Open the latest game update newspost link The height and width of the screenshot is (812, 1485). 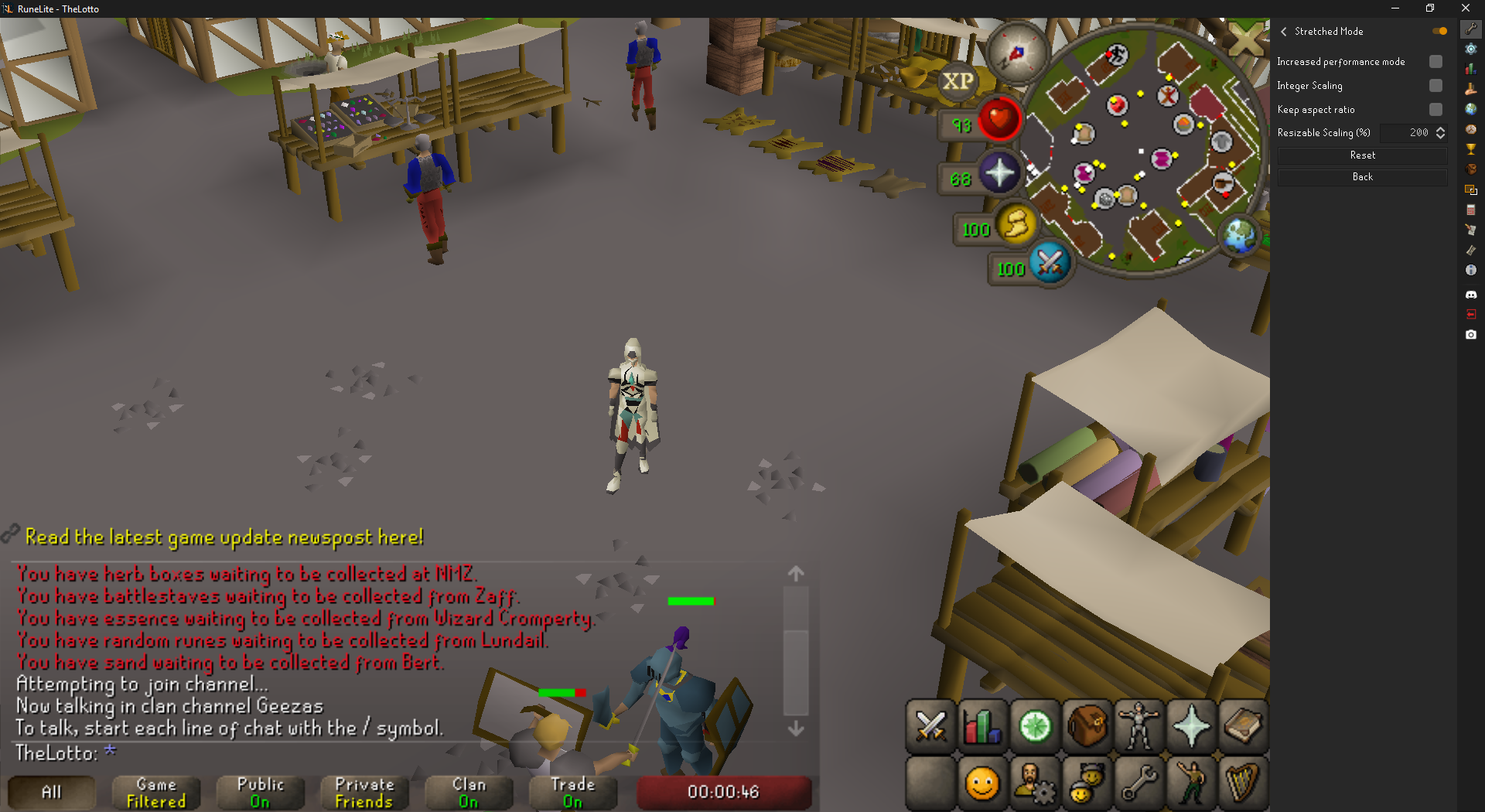pos(224,537)
